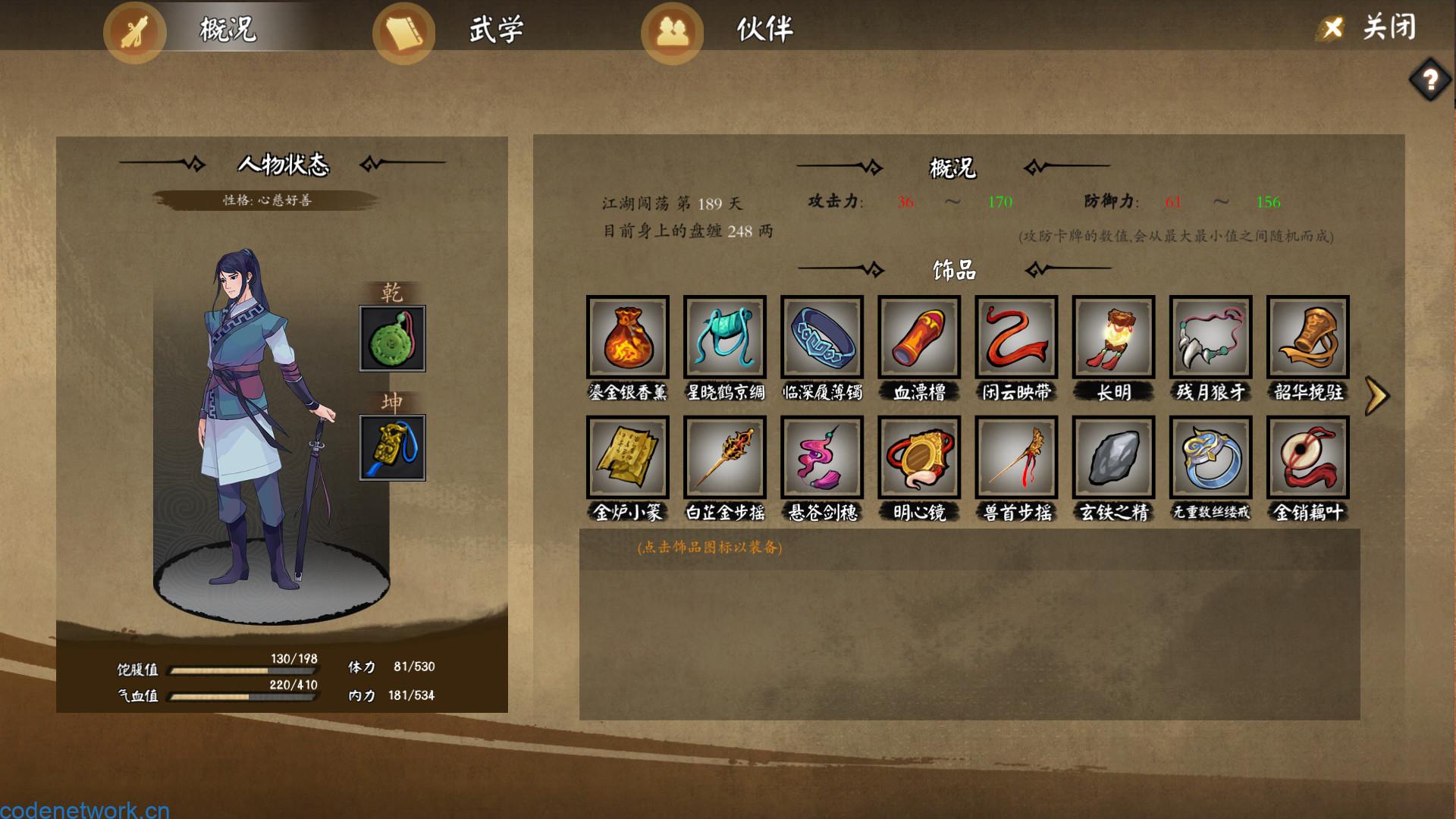
Task: Select the 临深履薄镯 bracelet
Action: click(x=822, y=337)
